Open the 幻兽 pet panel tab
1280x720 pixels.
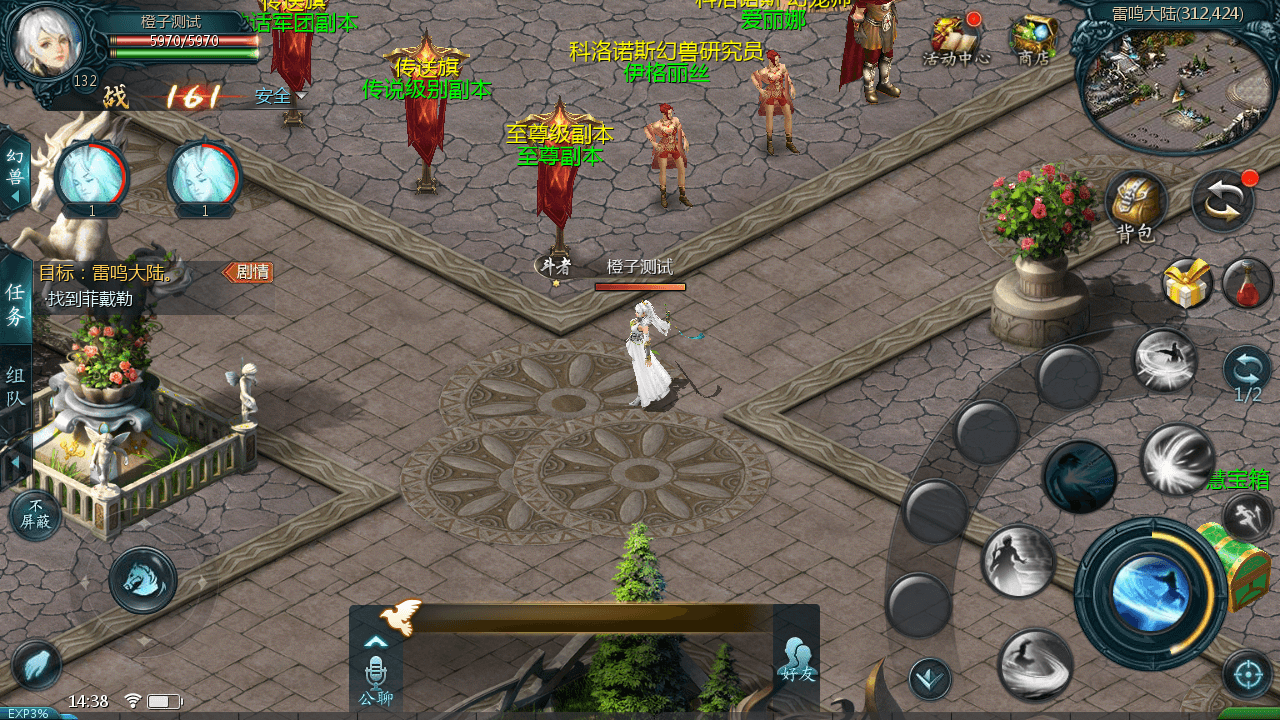[15, 170]
